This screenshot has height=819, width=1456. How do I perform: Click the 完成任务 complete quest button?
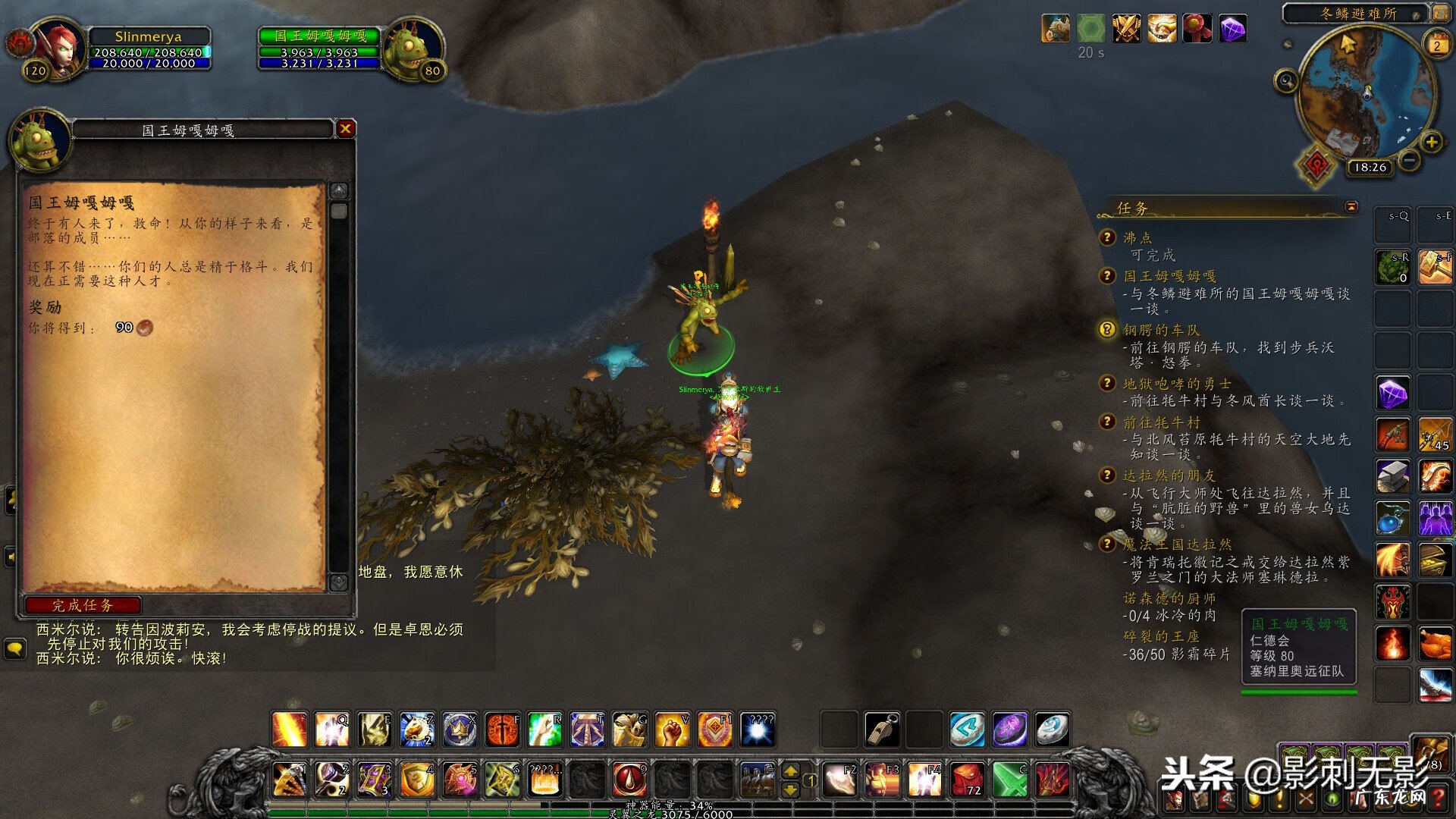coord(83,605)
